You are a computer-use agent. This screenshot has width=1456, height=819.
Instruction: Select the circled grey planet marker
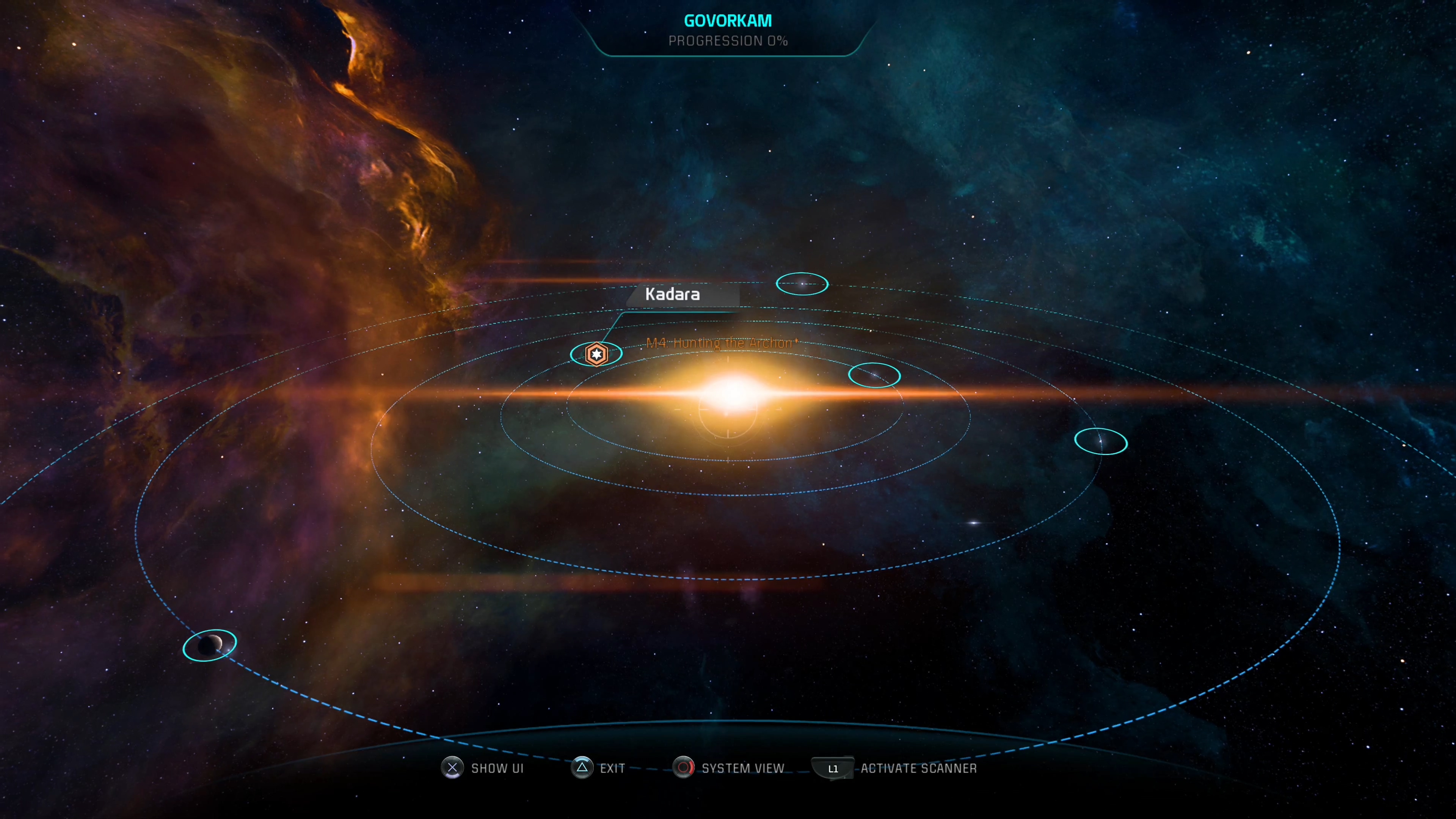click(210, 644)
